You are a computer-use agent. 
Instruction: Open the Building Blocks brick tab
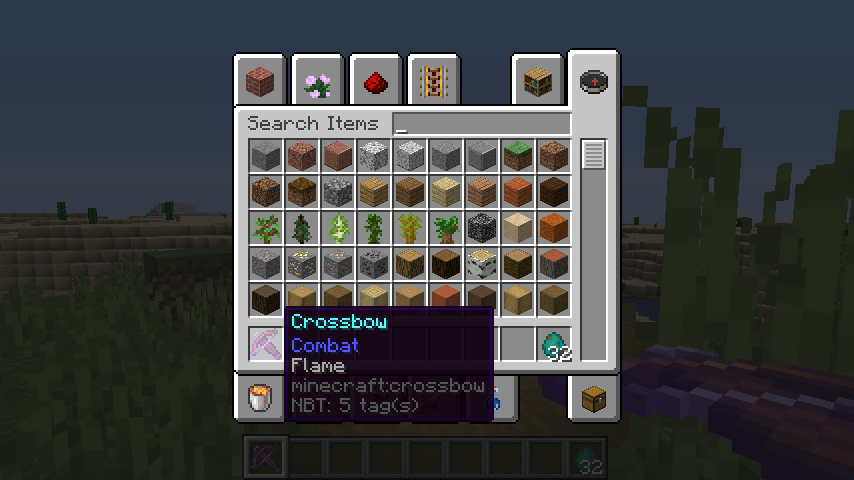(x=261, y=80)
